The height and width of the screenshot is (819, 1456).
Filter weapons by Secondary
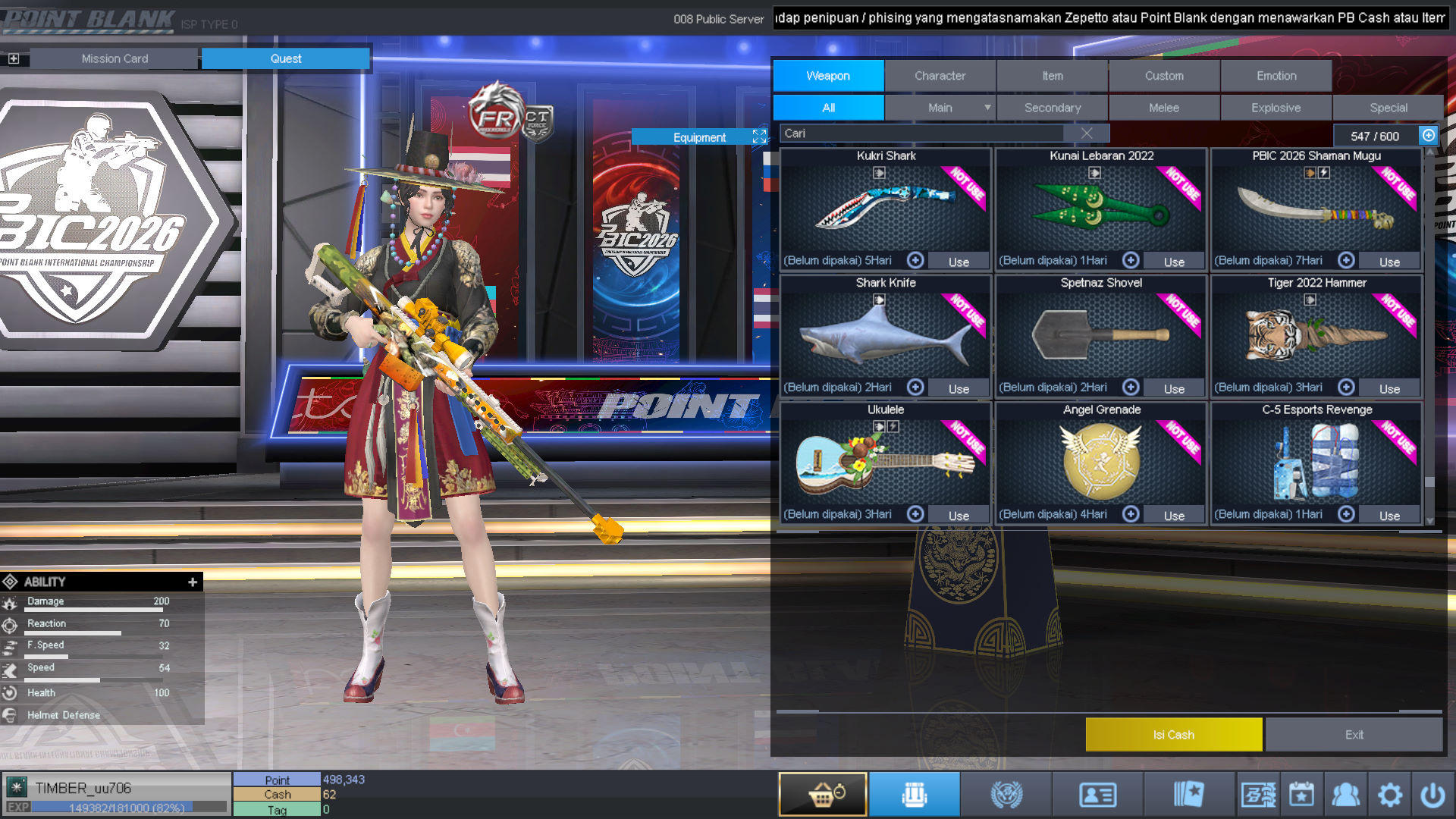[1052, 108]
